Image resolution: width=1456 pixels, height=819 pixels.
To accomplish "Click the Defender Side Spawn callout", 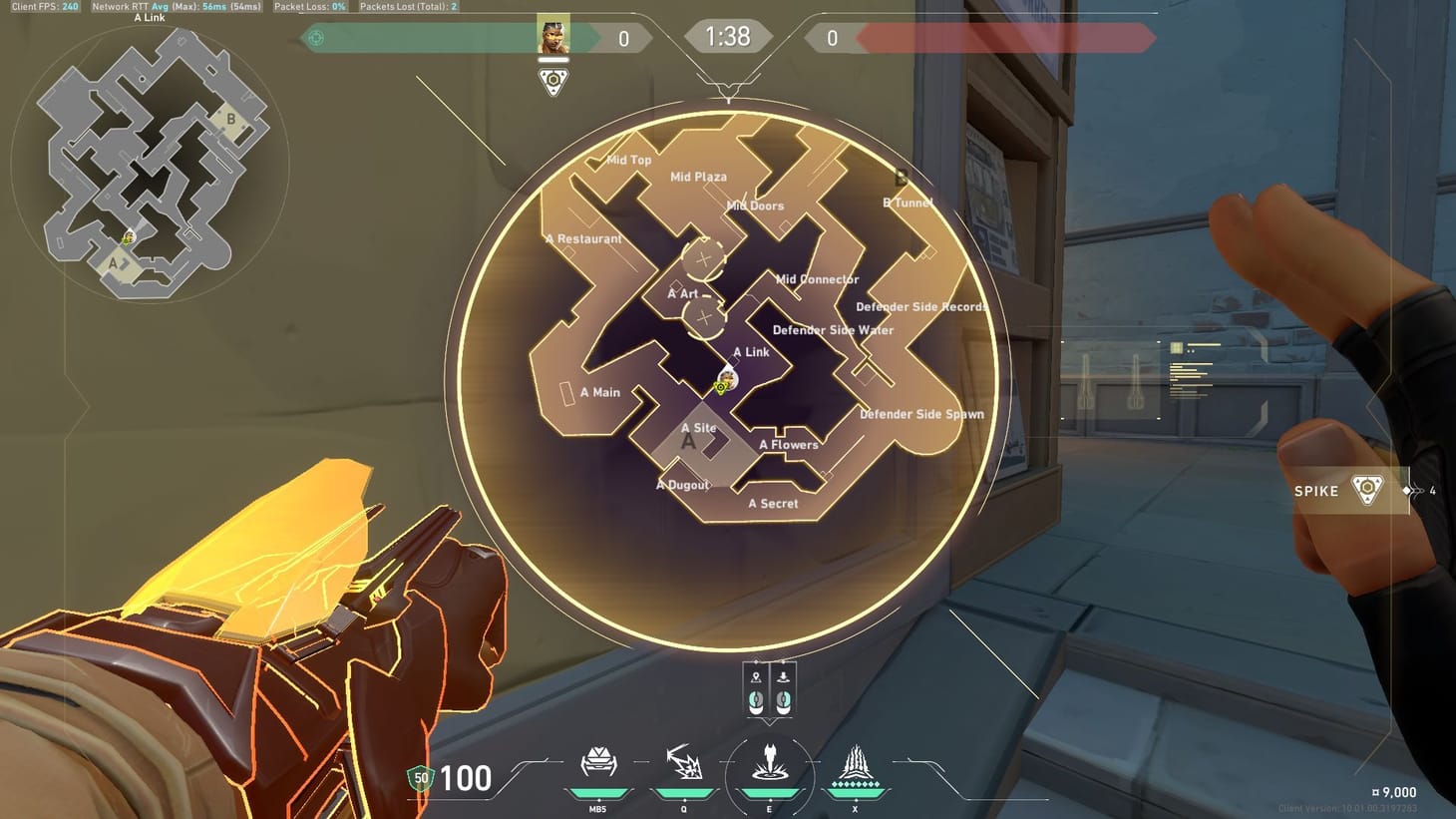I will 921,414.
